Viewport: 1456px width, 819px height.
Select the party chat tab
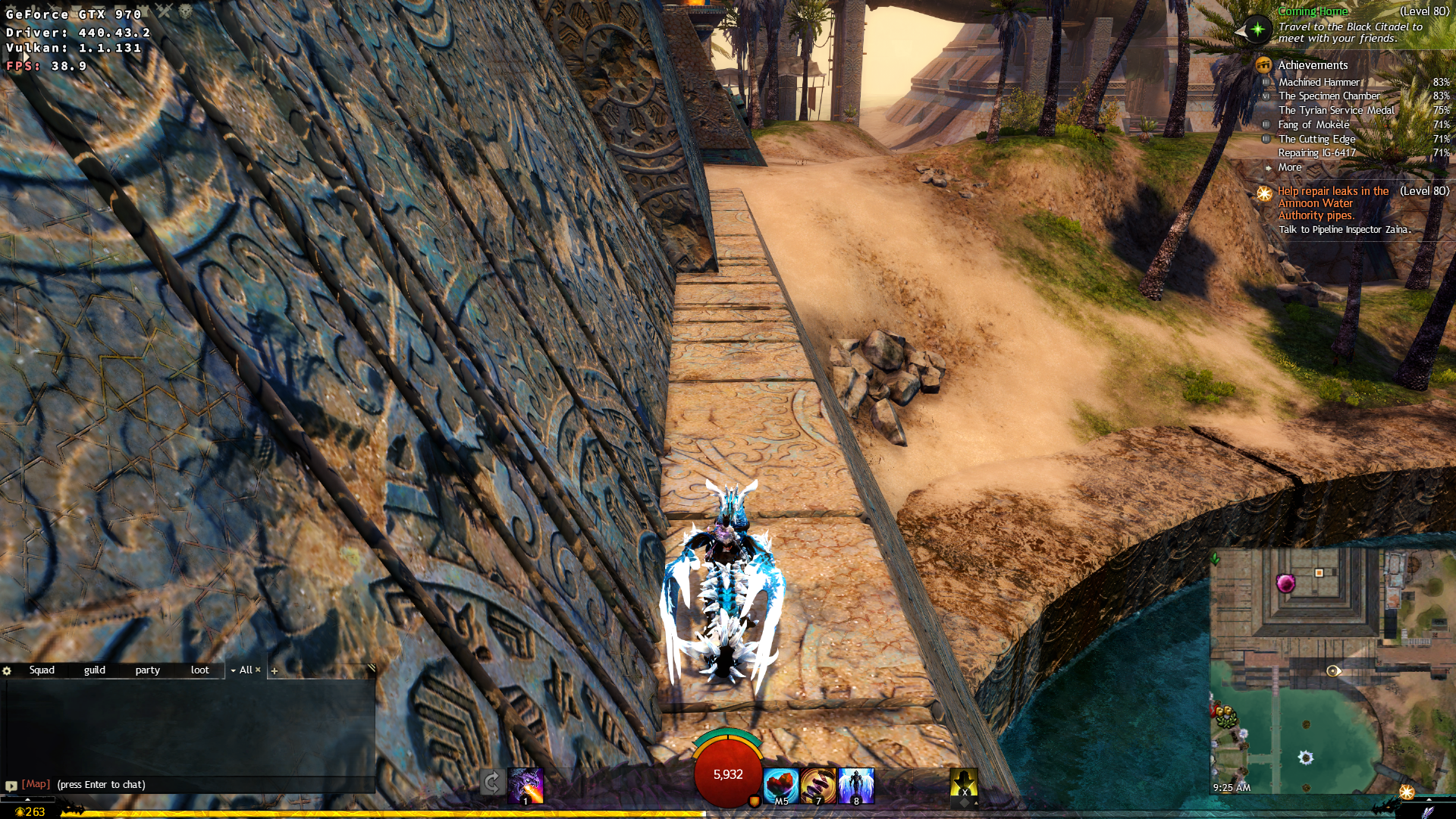tap(147, 670)
